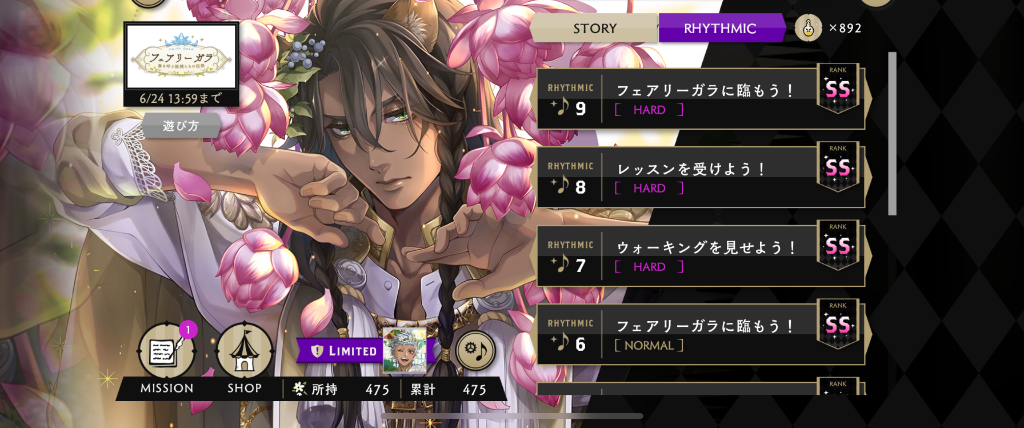Viewport: 1024px width, 428px height.
Task: Open Rhythmic stage 6 NORMAL
Action: click(x=700, y=334)
